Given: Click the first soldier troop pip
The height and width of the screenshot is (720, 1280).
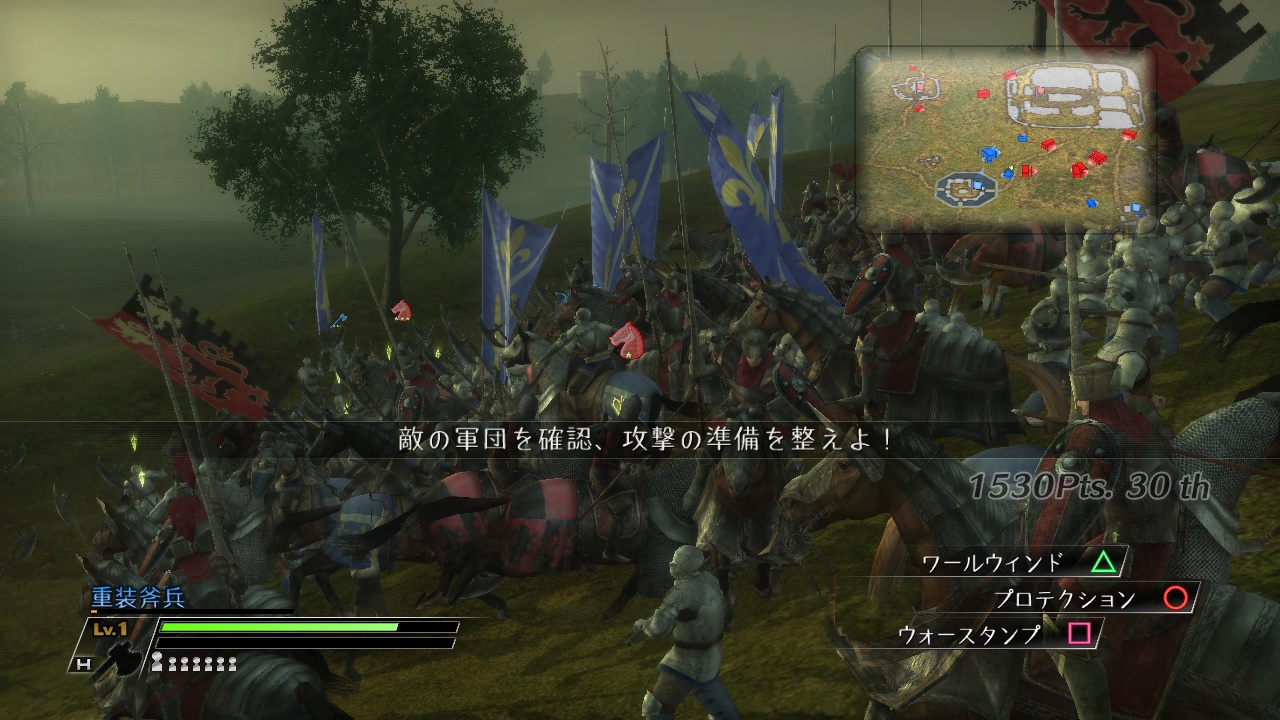Looking at the screenshot, I should point(158,661).
